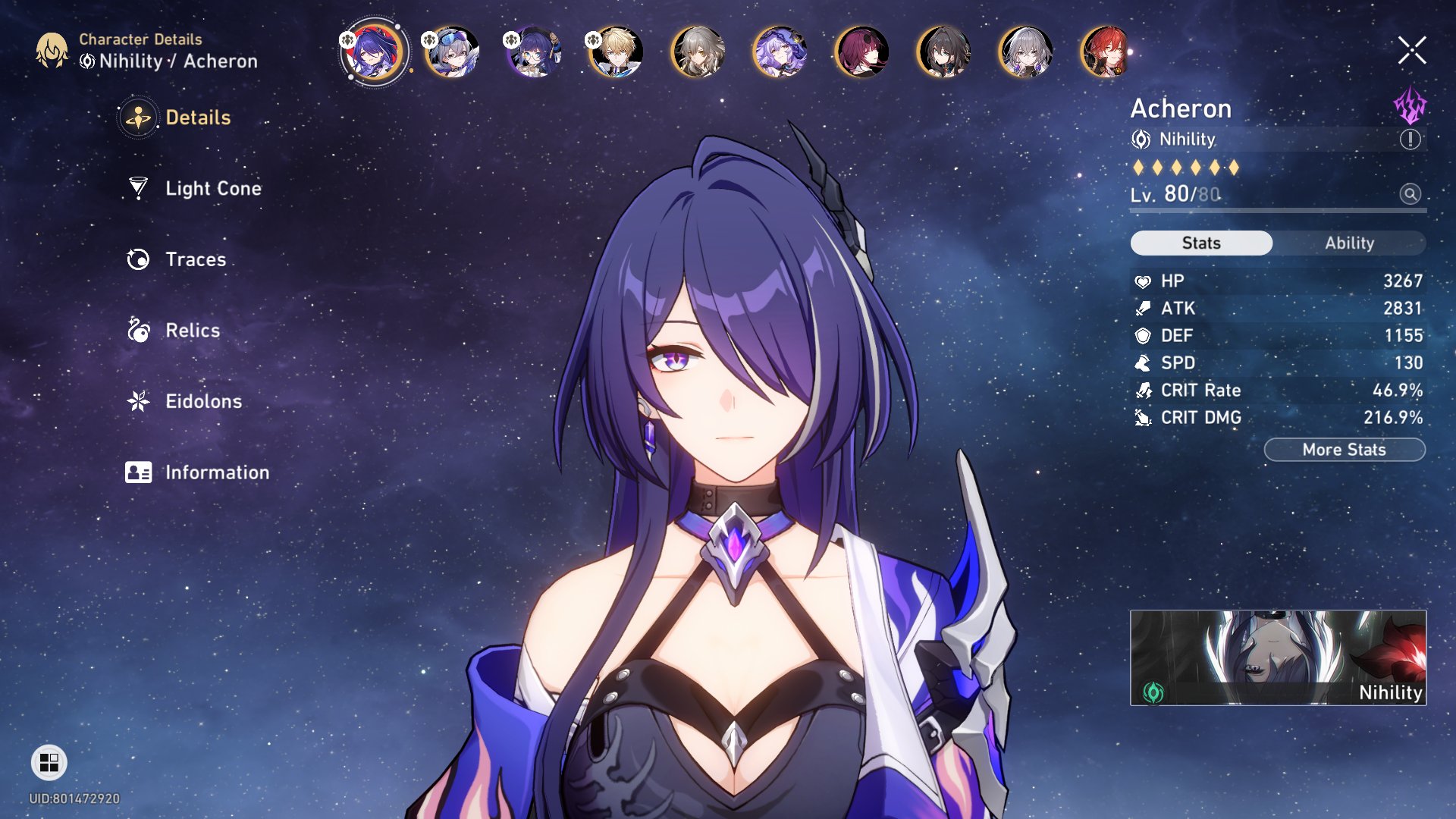1456x819 pixels.
Task: Switch to the Ability tab
Action: click(1351, 243)
